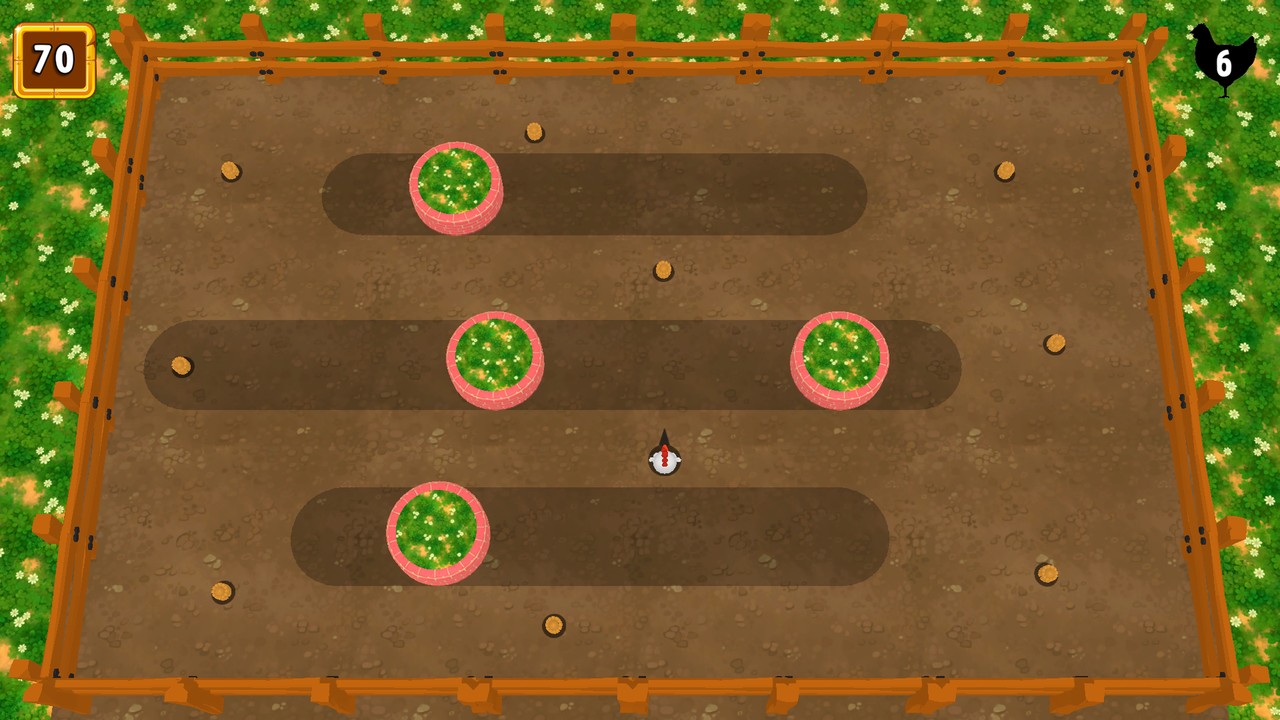Click the seed near the top fence
Screen dimensions: 1280x720
(535, 133)
